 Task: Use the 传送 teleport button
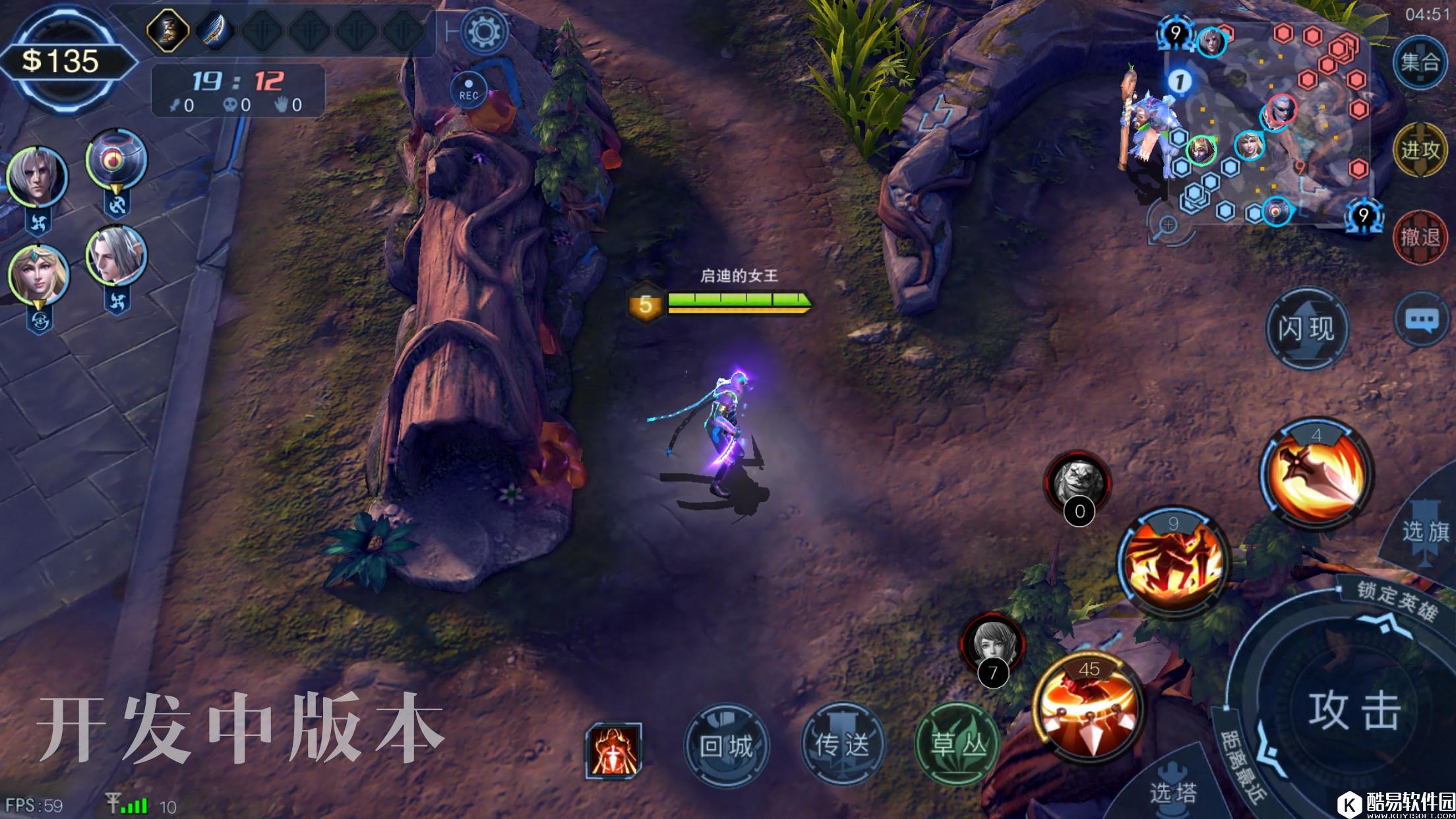click(842, 745)
